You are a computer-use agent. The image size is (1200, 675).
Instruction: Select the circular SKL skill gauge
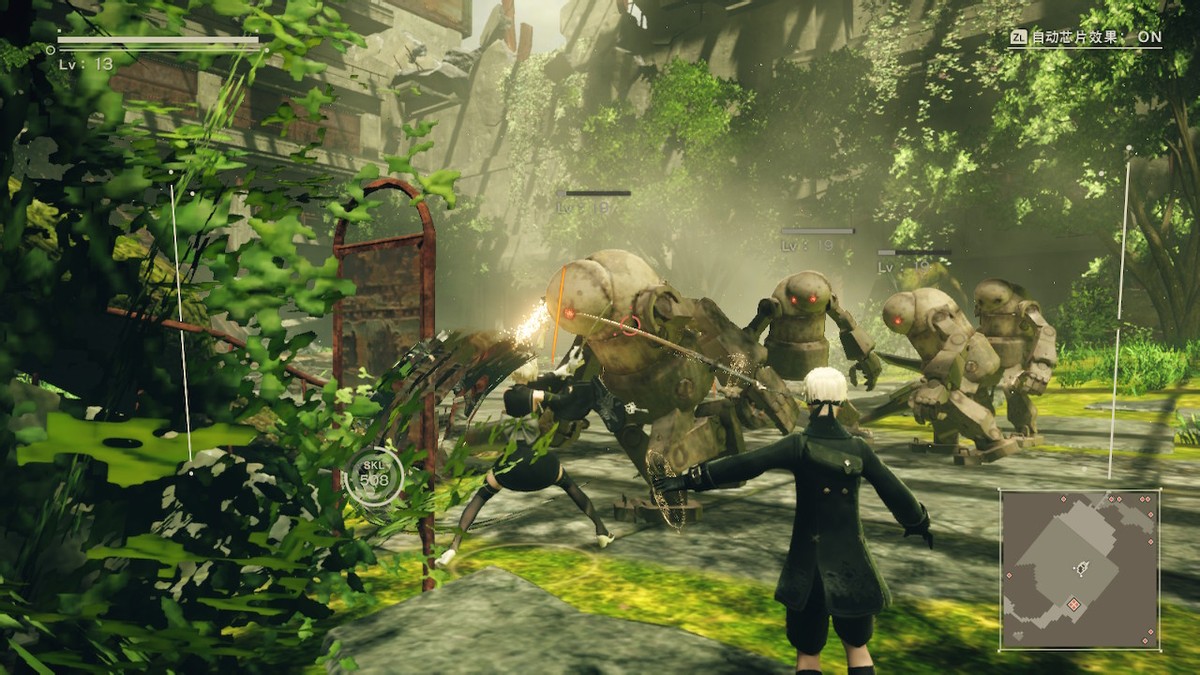[374, 477]
